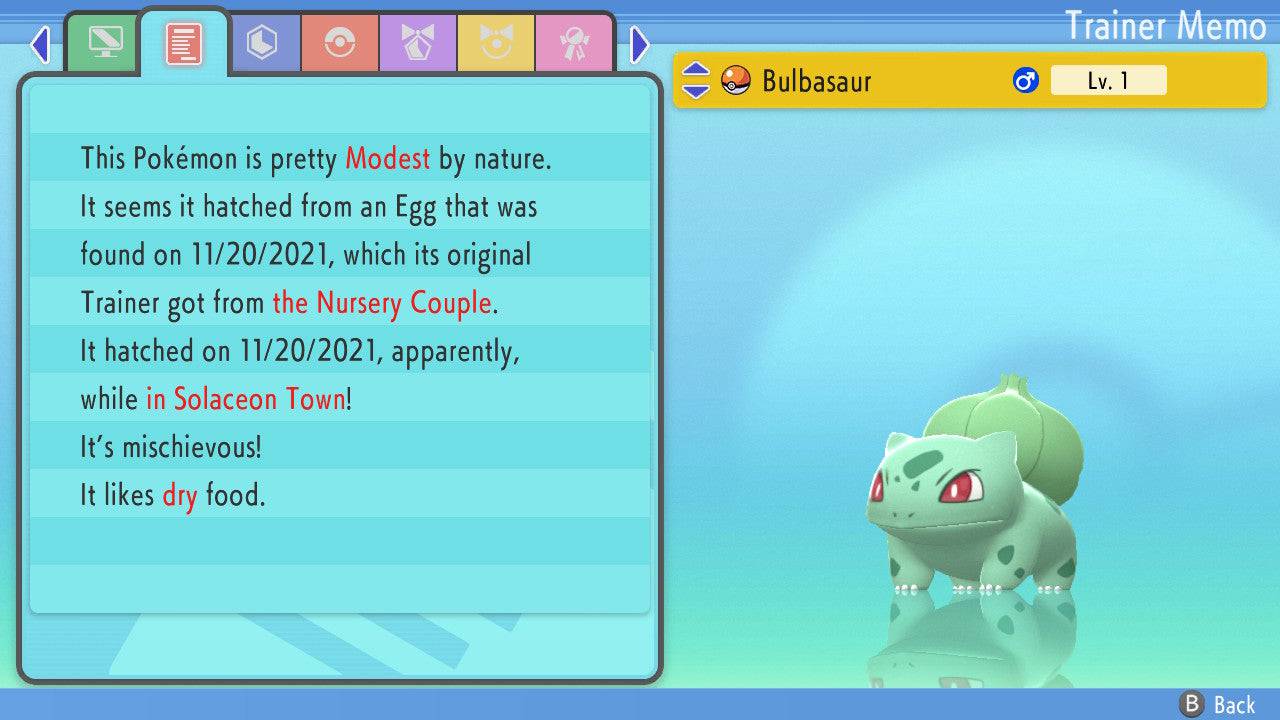Open the purple bow and pentagon tab
Screen dimensions: 1280x720
418,43
